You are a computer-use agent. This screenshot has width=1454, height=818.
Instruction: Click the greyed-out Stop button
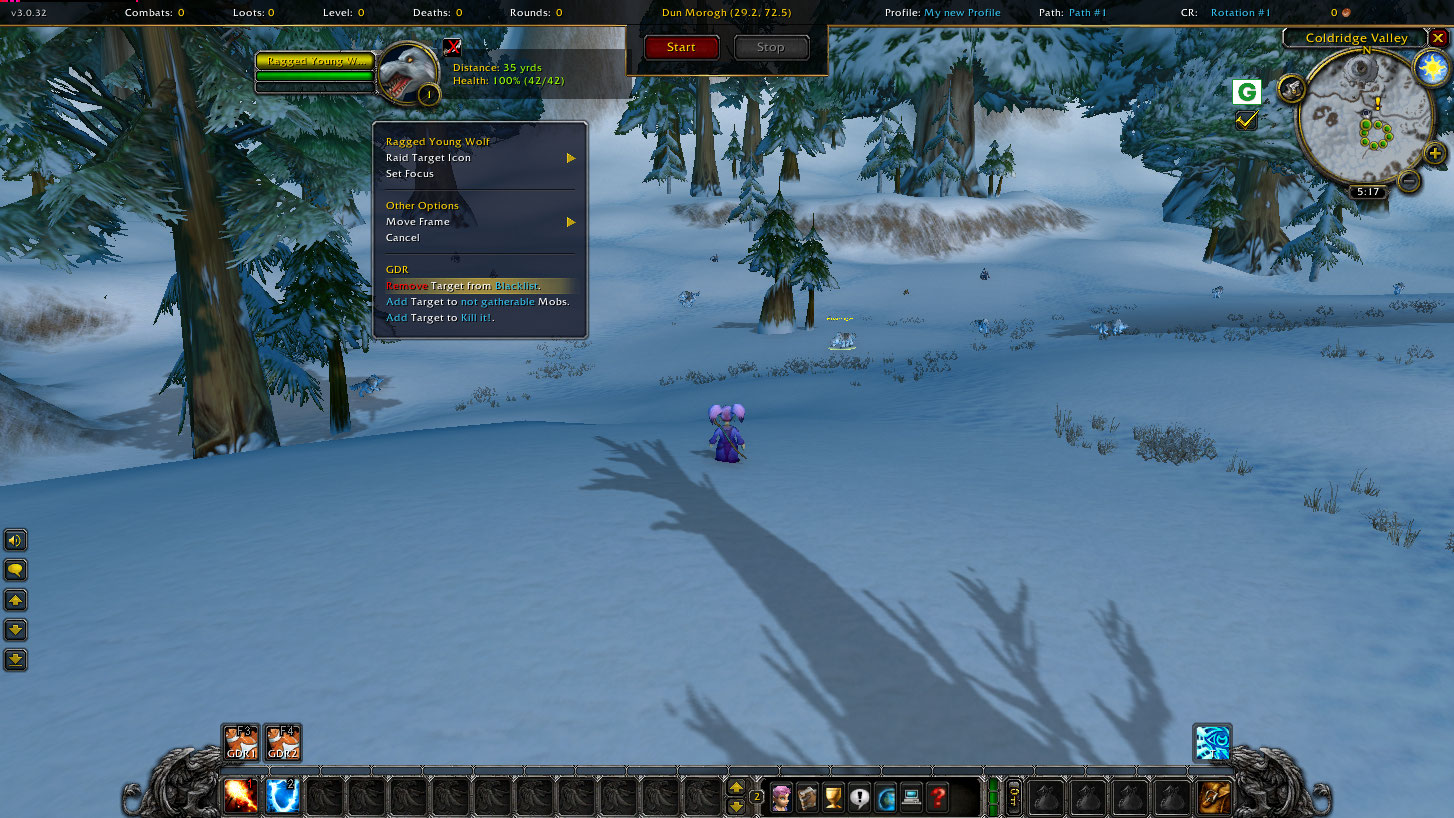pos(771,47)
